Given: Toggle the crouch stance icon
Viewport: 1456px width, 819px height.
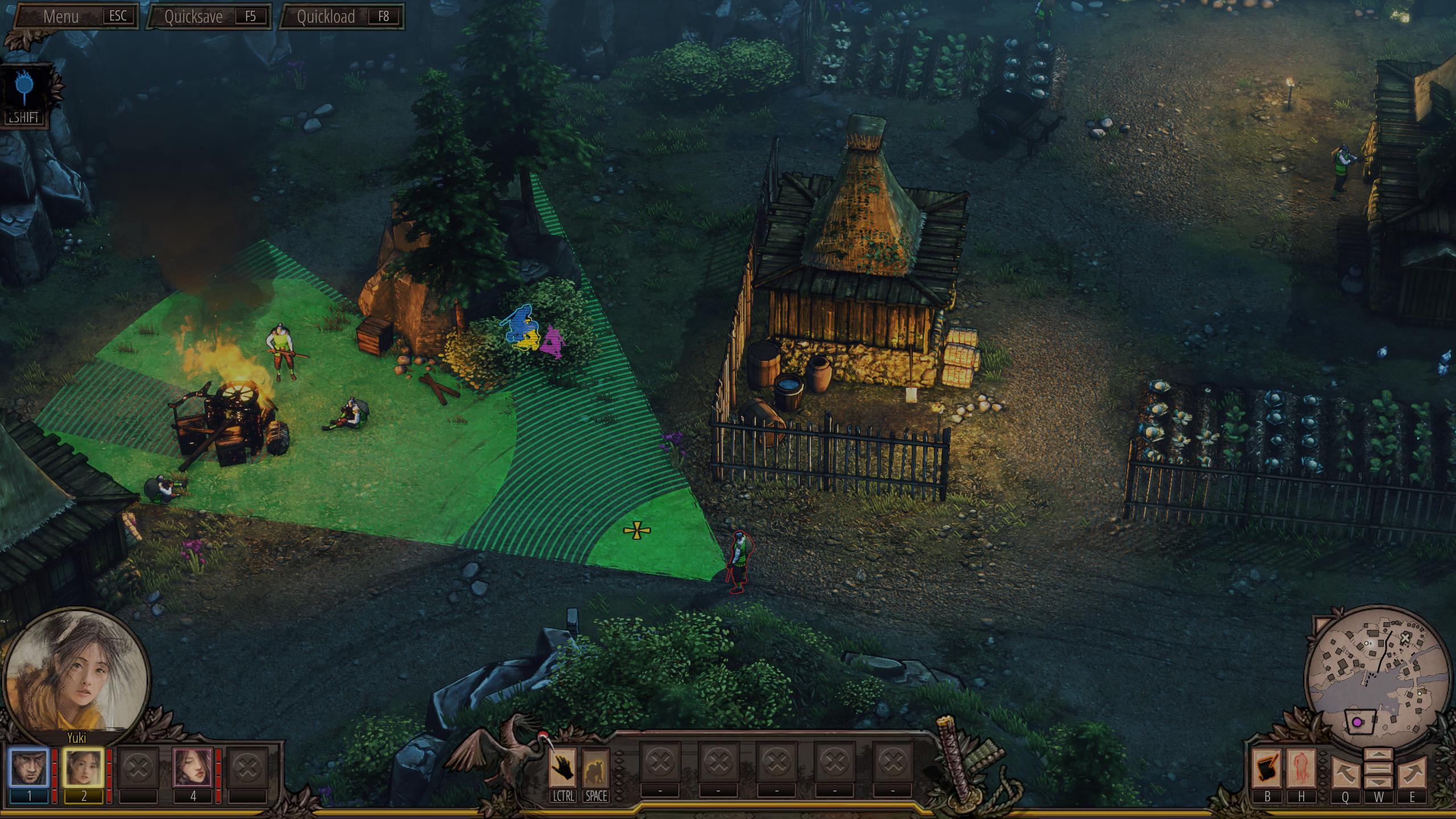Looking at the screenshot, I should (595, 768).
